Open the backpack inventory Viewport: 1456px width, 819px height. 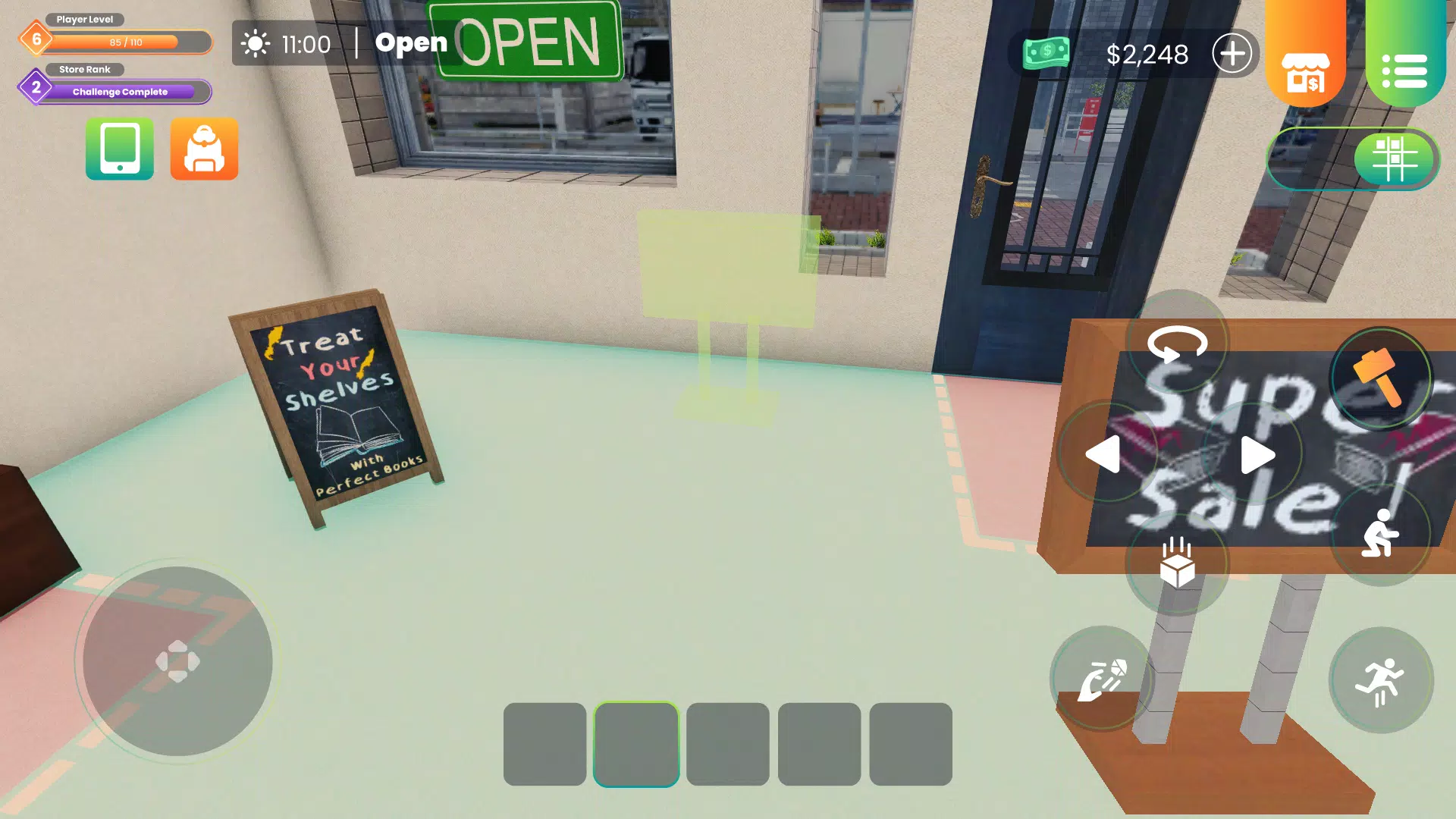click(x=204, y=149)
